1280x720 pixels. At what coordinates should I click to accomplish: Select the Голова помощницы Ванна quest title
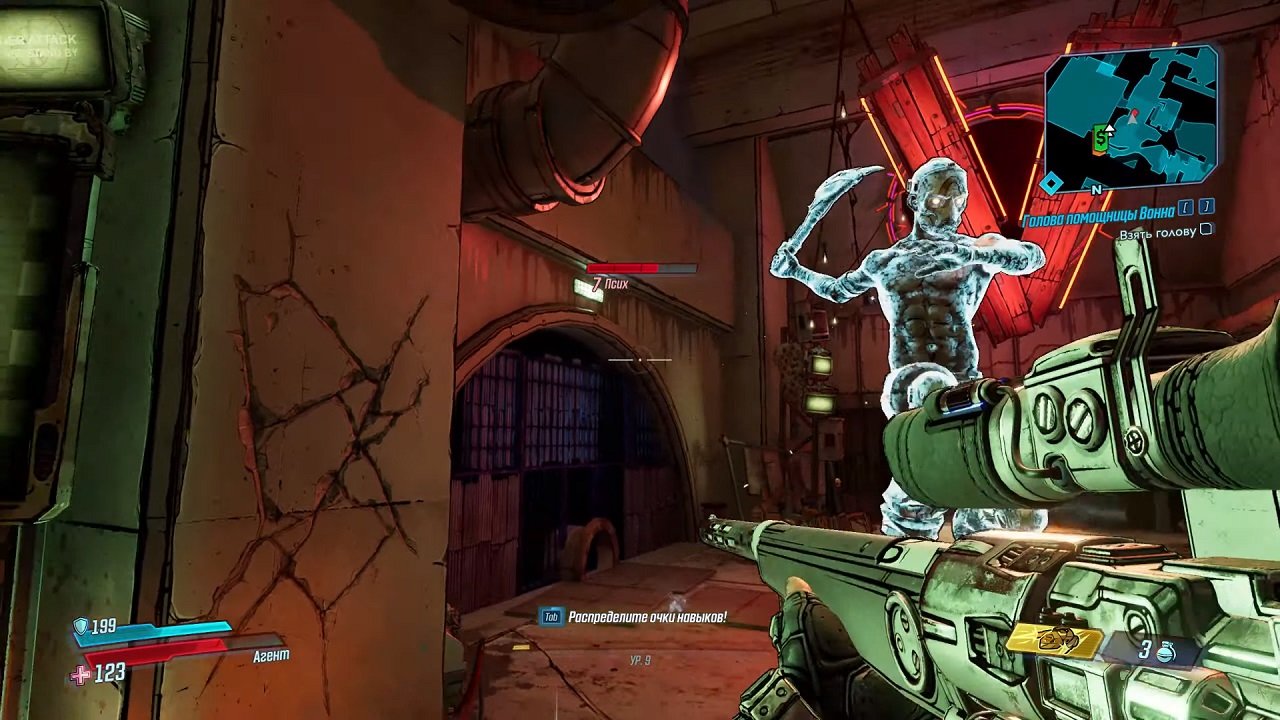click(1096, 214)
